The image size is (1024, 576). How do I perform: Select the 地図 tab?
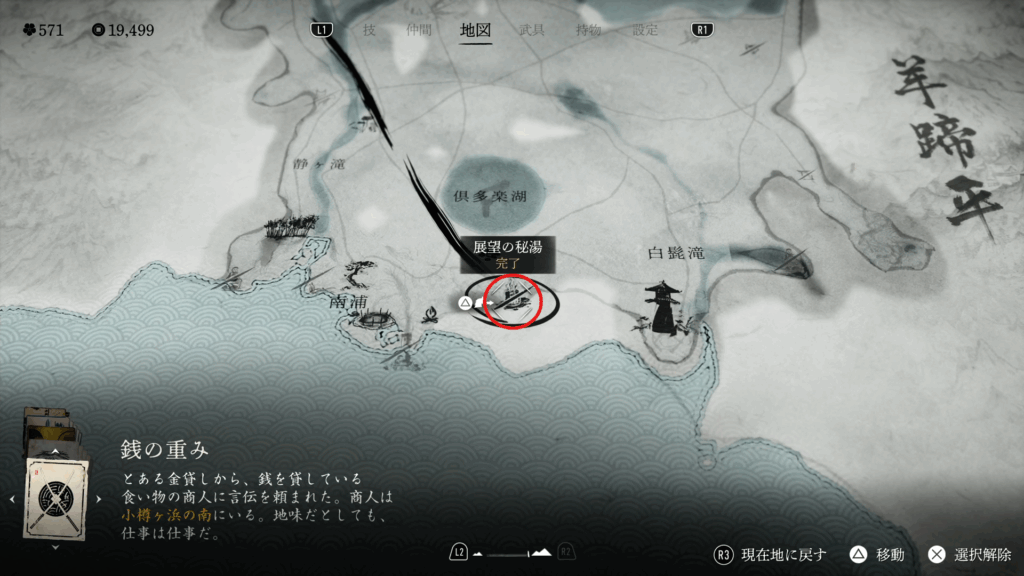475,30
